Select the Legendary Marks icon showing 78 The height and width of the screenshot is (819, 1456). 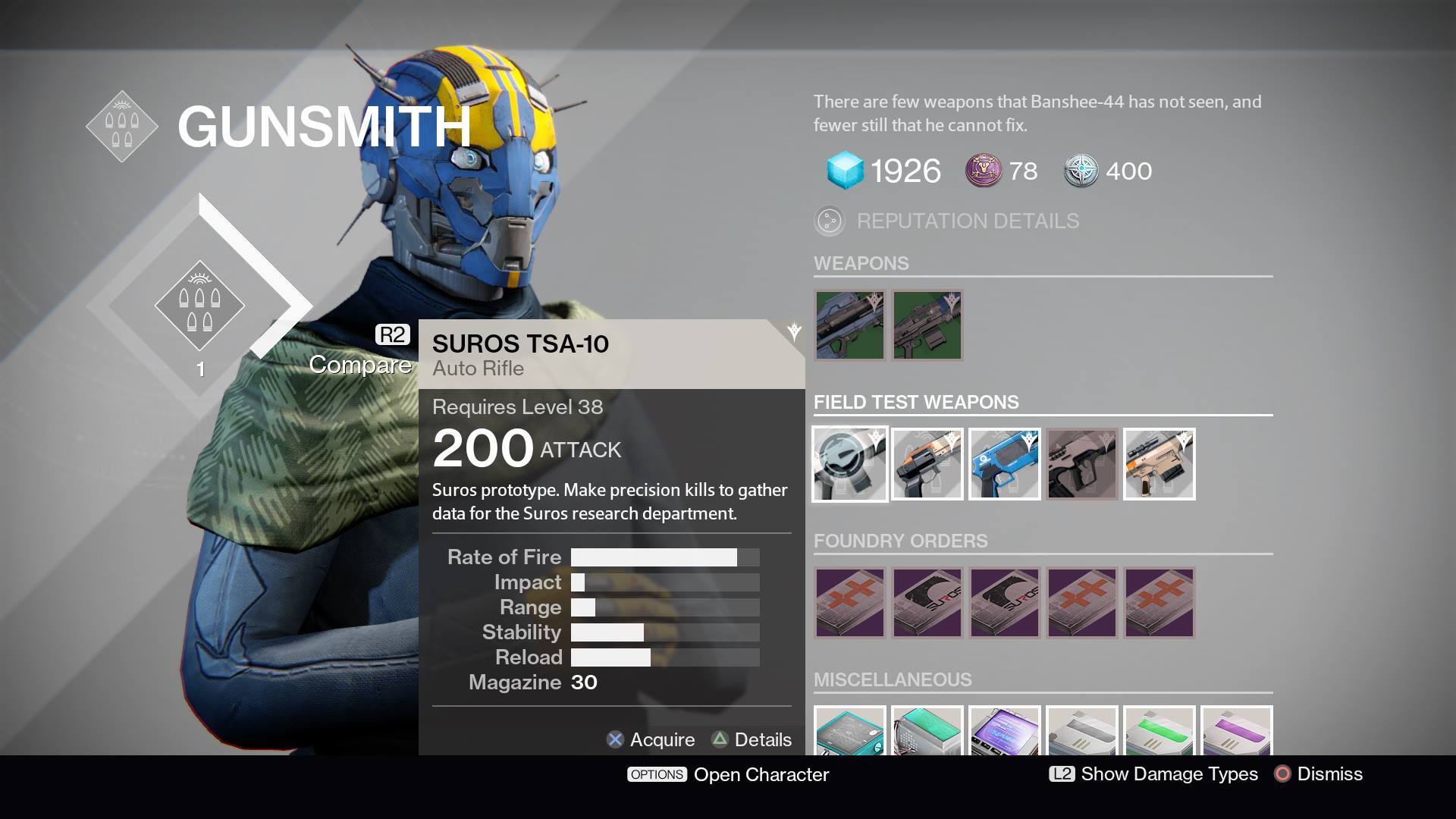(x=982, y=170)
